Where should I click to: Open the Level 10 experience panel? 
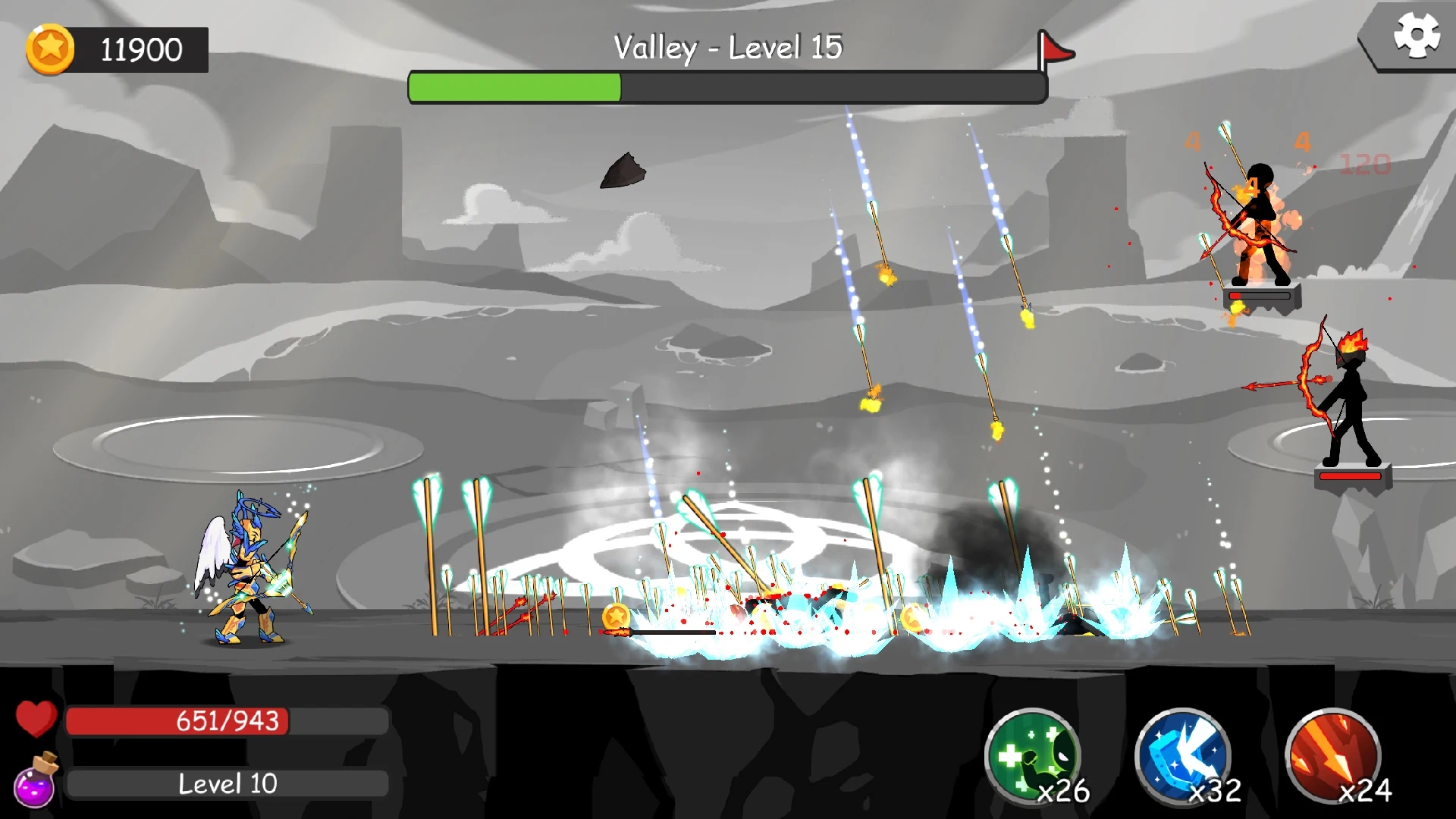225,783
